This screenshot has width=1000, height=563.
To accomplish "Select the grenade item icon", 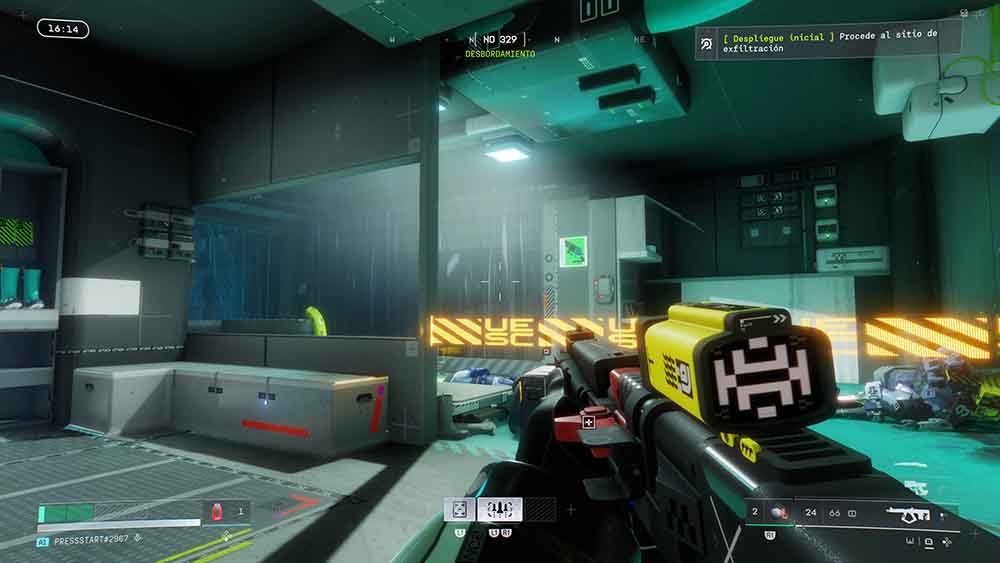I will (x=776, y=514).
